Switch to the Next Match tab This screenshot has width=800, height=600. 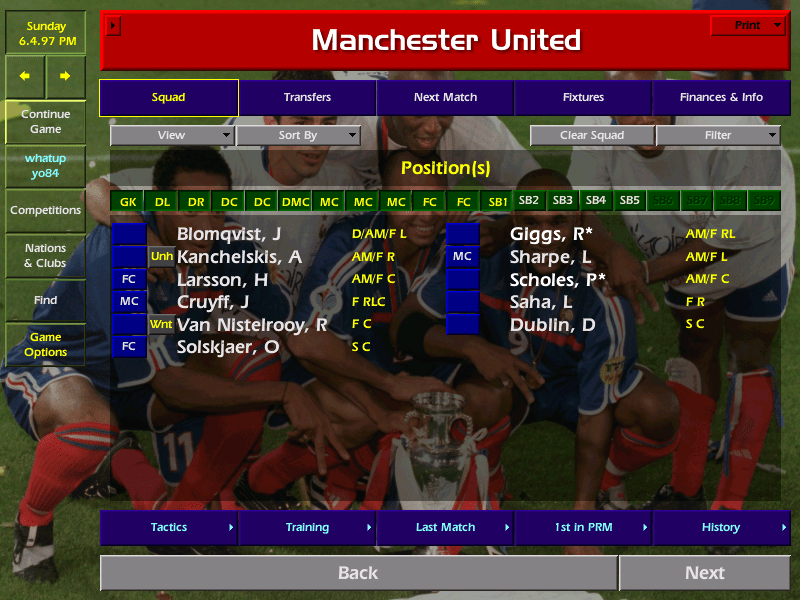pos(445,98)
